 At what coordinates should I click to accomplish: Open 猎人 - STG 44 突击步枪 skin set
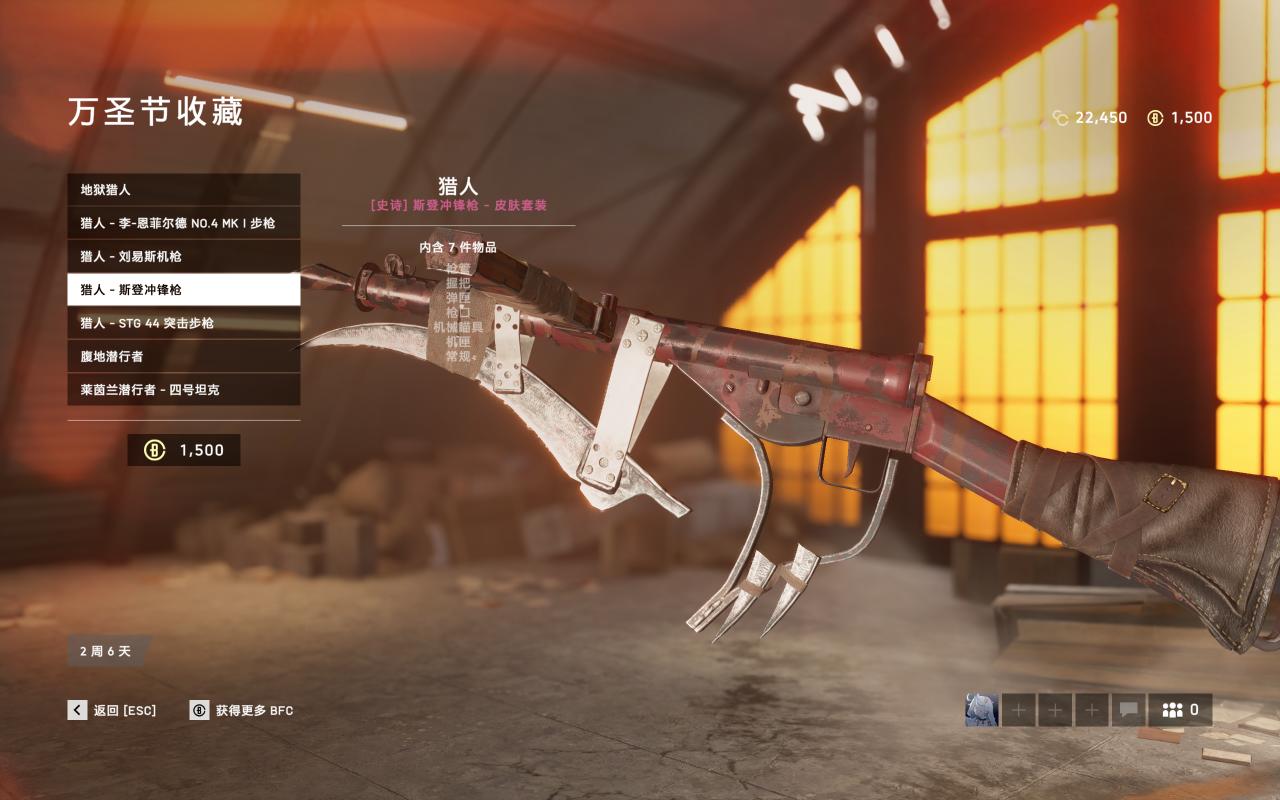pos(183,323)
